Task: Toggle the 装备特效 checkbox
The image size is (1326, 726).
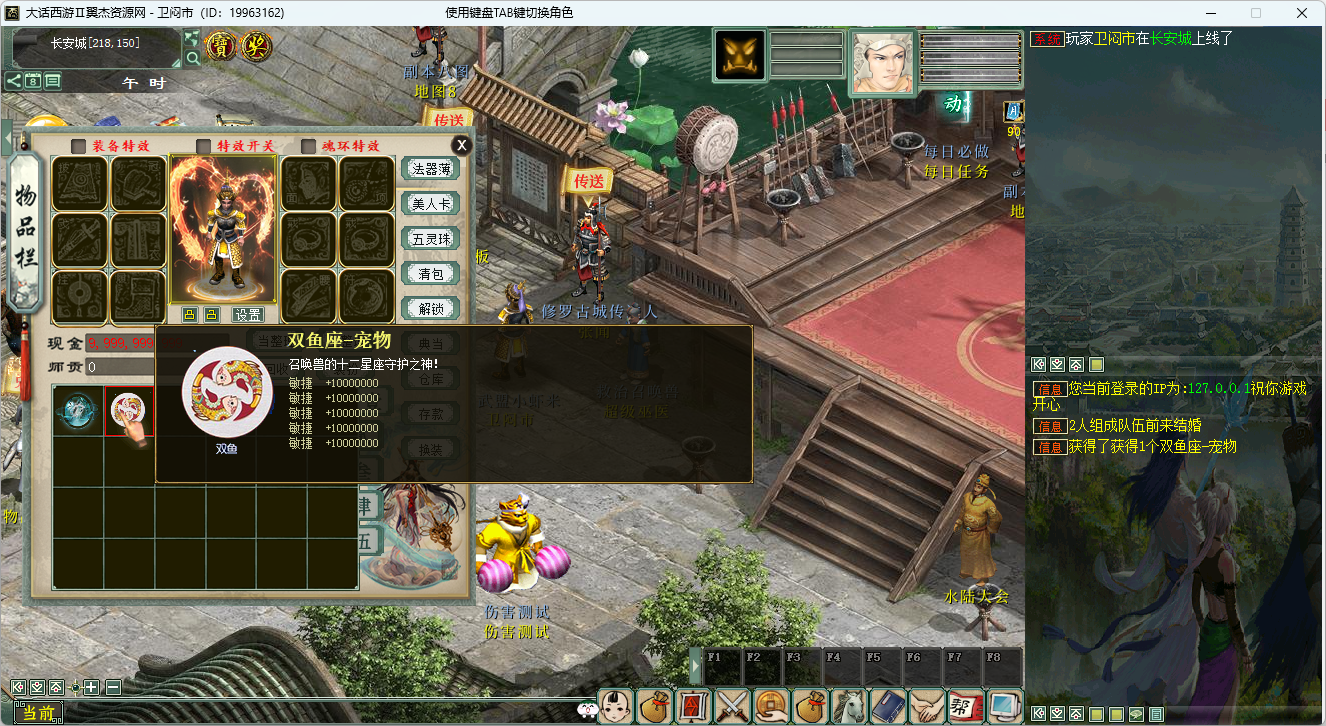Action: coord(78,146)
